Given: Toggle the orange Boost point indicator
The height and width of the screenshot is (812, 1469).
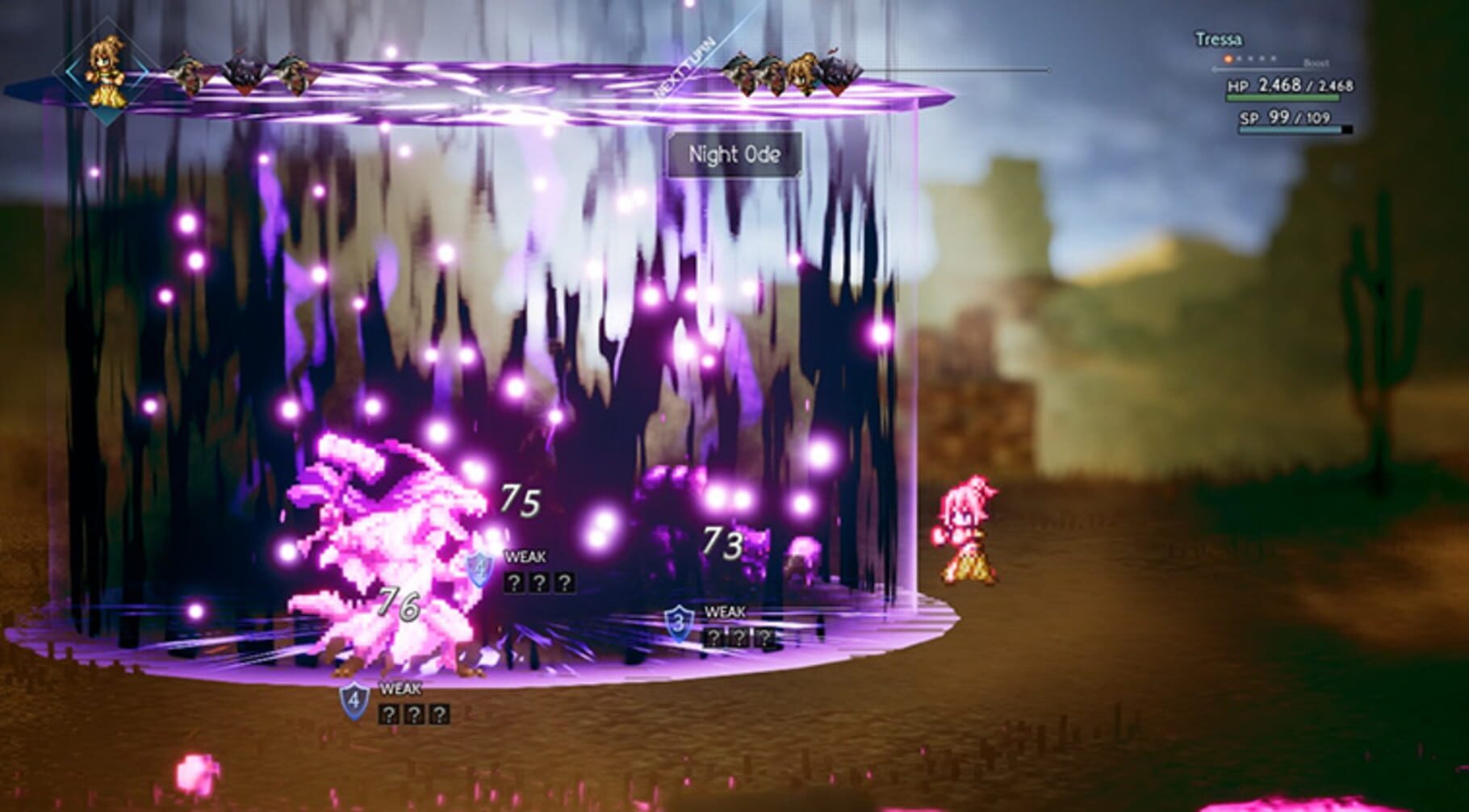Looking at the screenshot, I should pos(1226,59).
